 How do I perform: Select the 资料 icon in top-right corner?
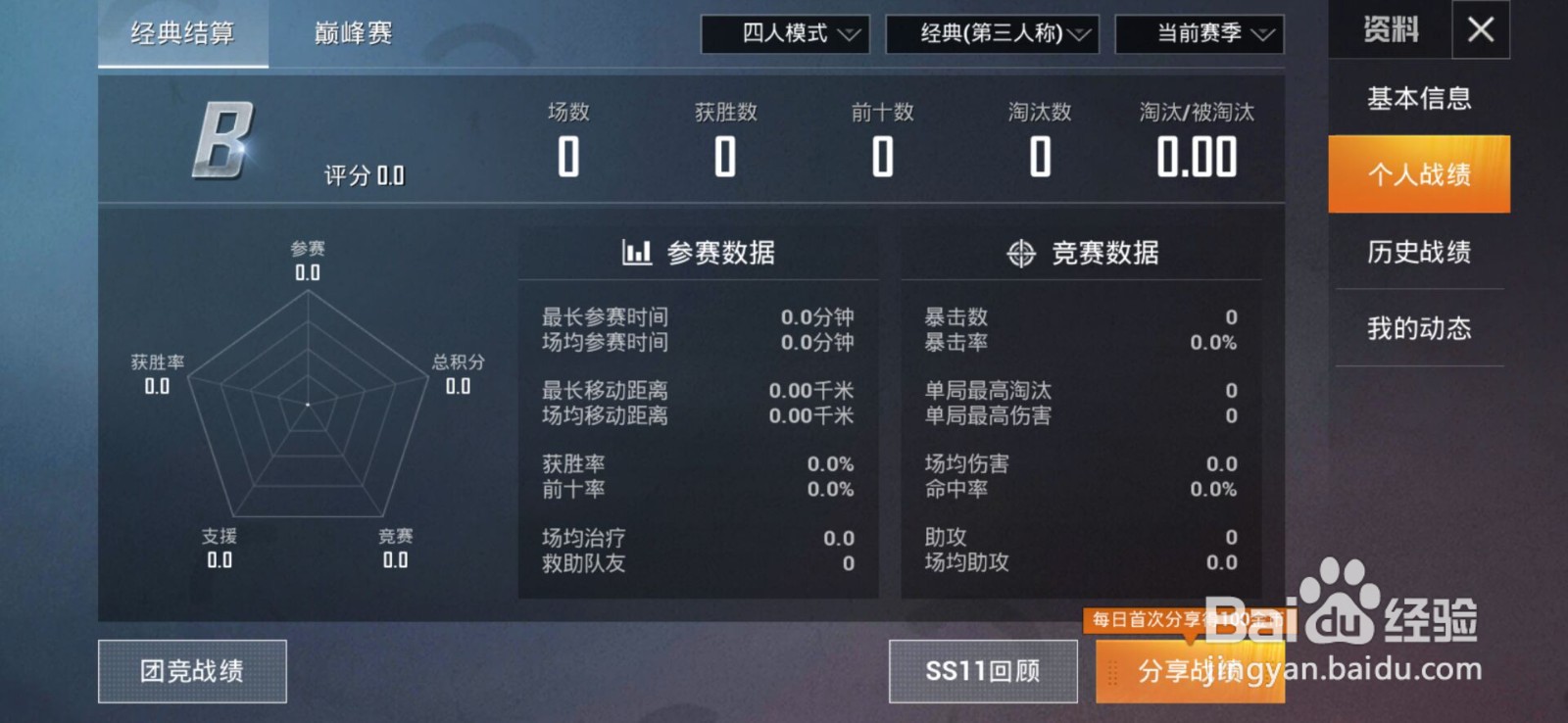(1390, 29)
